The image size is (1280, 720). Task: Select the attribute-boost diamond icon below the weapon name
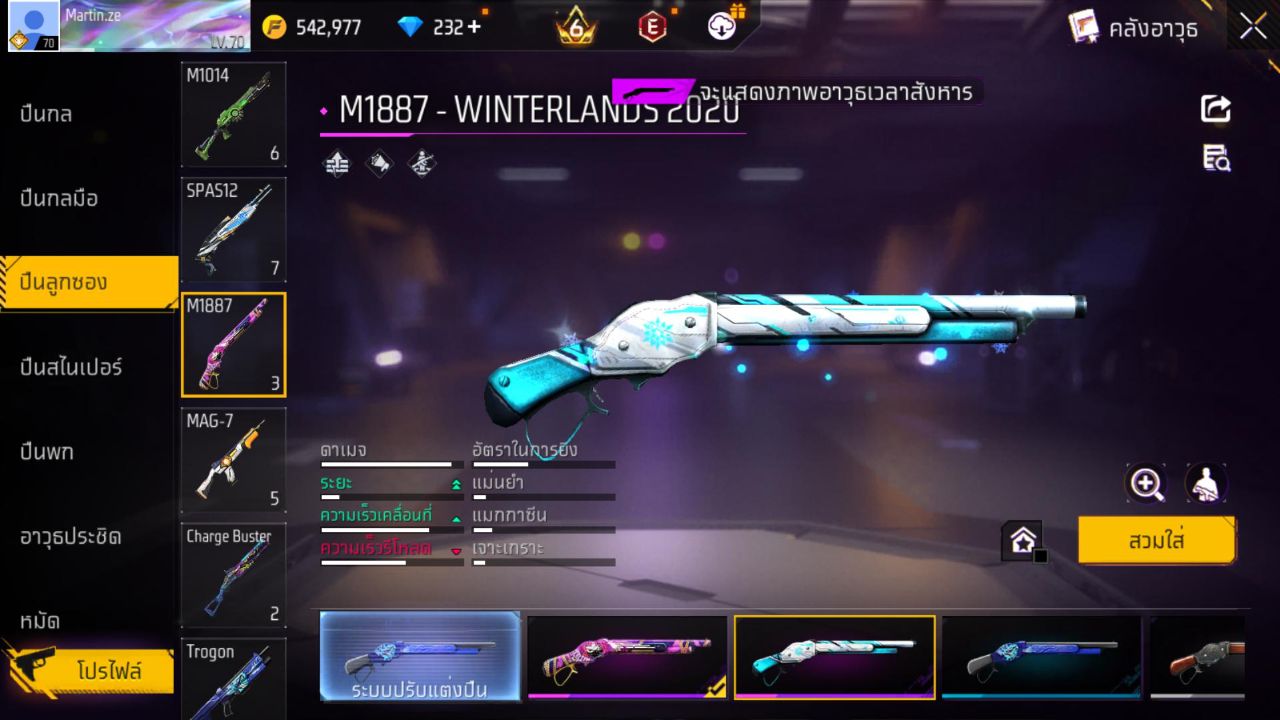point(336,163)
